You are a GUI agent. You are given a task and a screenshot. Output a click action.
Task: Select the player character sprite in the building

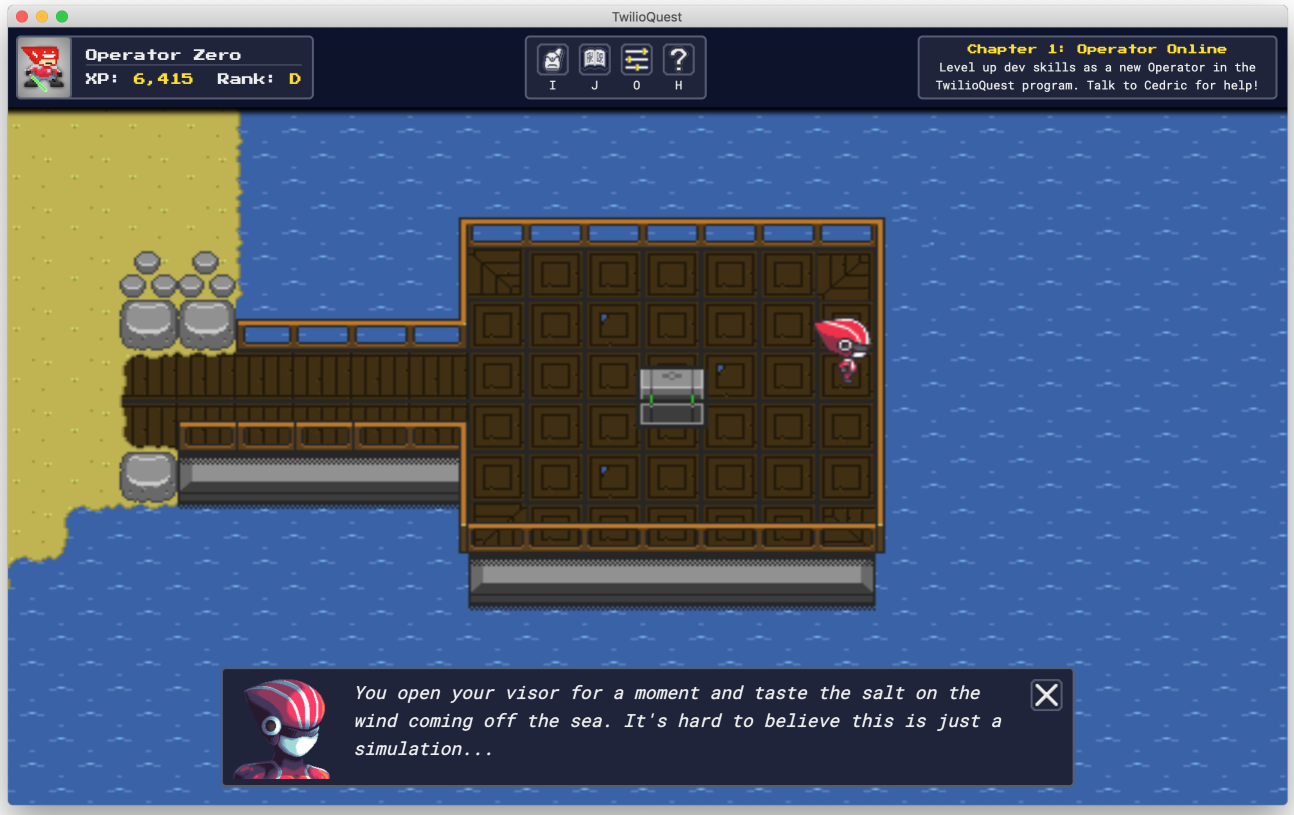(x=843, y=348)
